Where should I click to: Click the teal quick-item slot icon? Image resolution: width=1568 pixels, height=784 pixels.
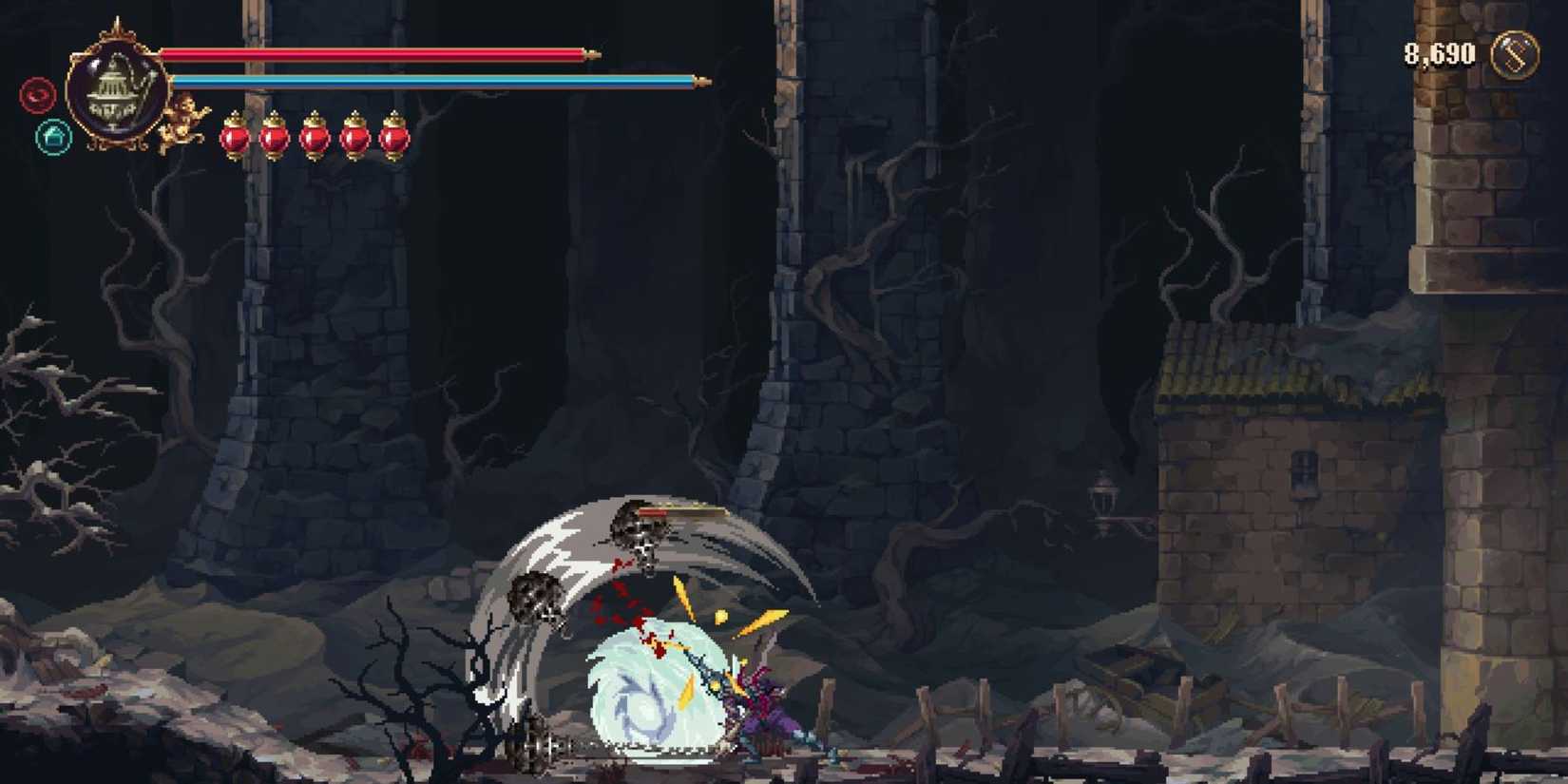54,136
